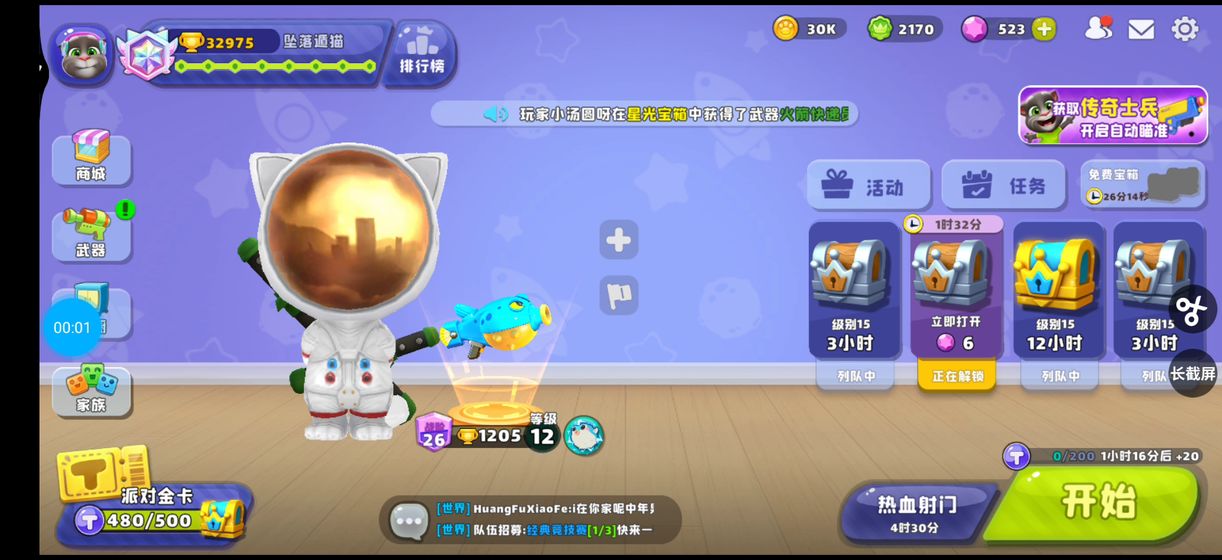1222x560 pixels.
Task: Open the 武器 weapons menu
Action: (91, 233)
